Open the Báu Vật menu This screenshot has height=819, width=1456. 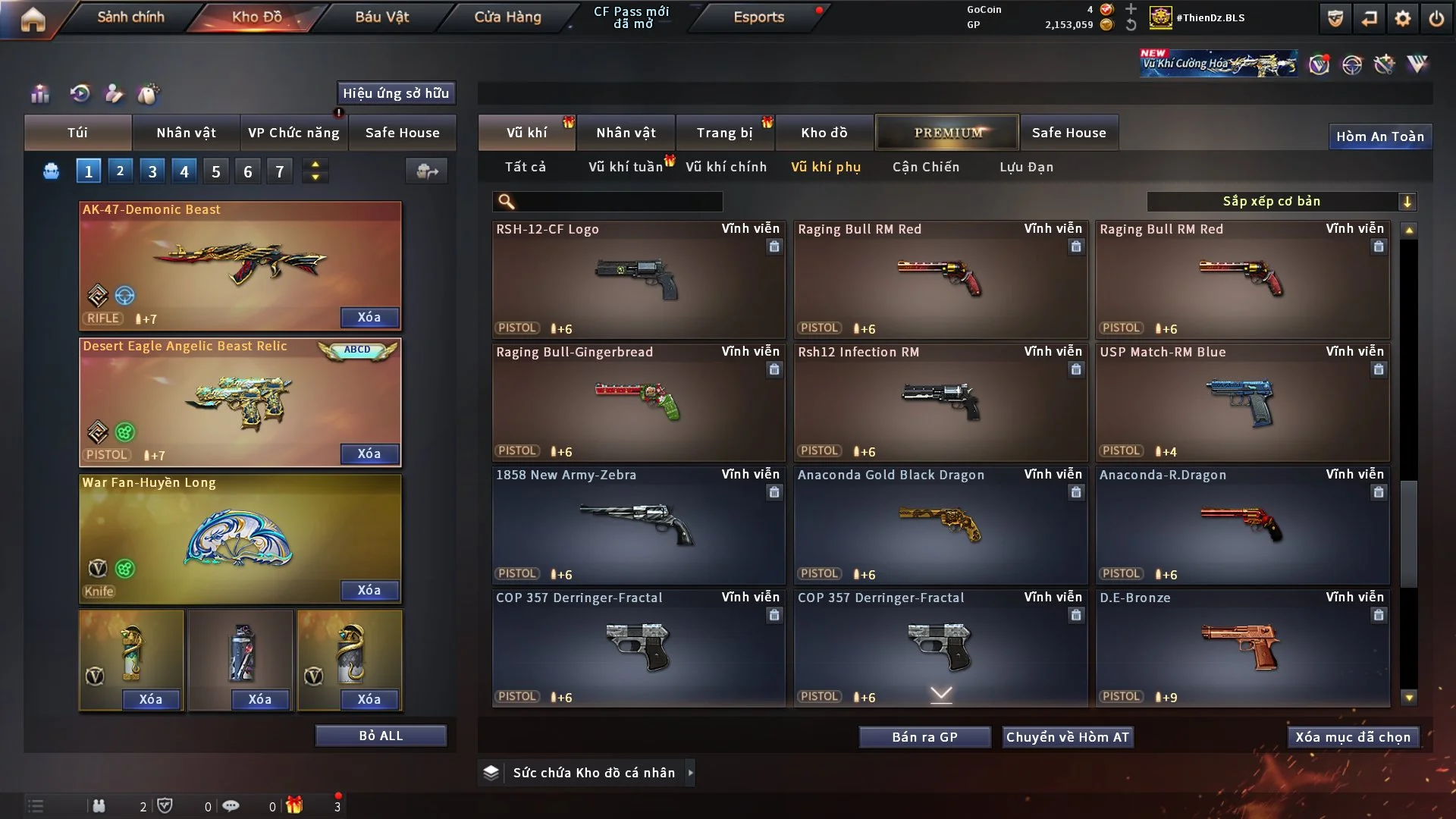tap(381, 17)
